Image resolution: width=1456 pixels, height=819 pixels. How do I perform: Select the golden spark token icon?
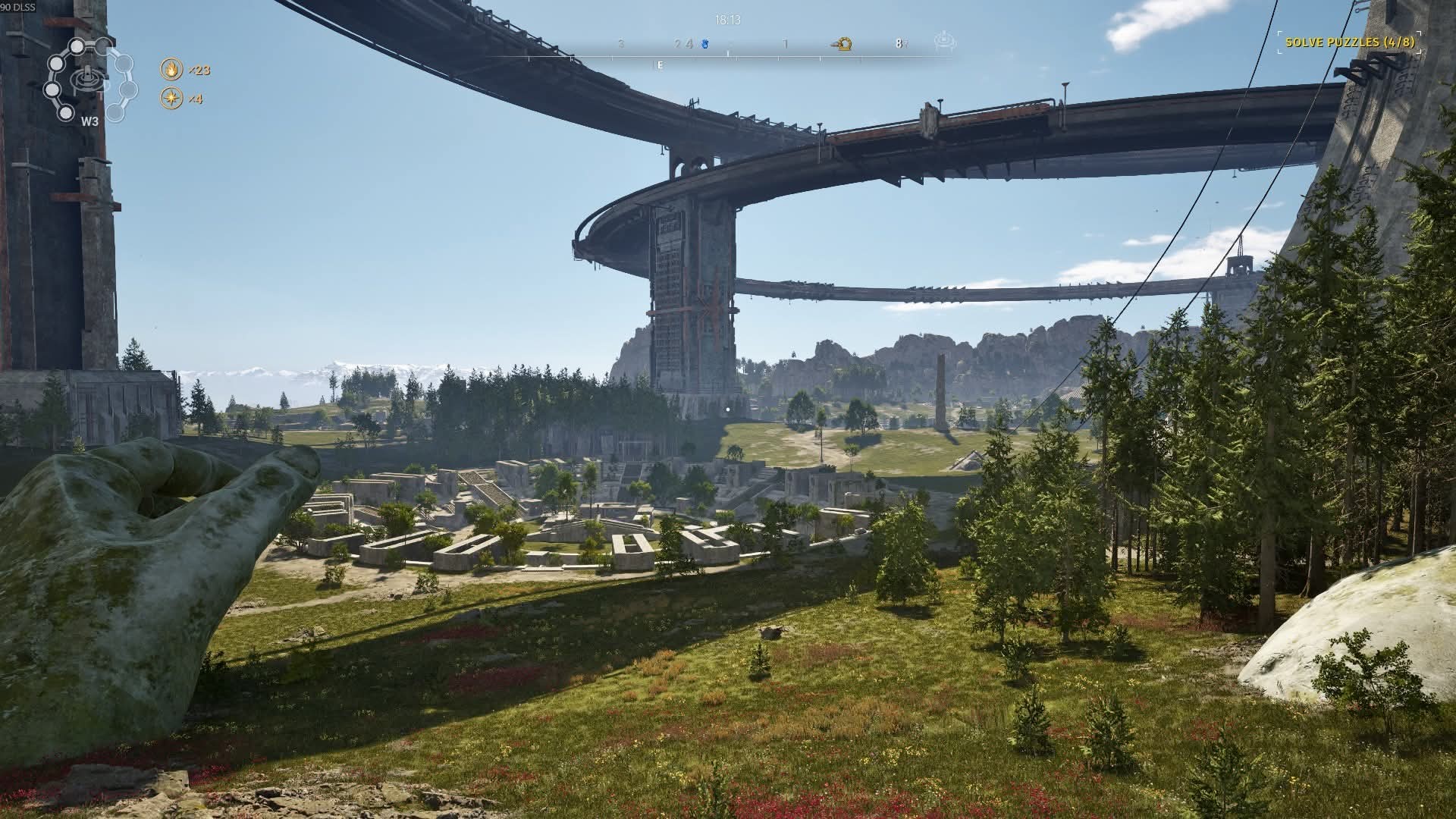[172, 99]
